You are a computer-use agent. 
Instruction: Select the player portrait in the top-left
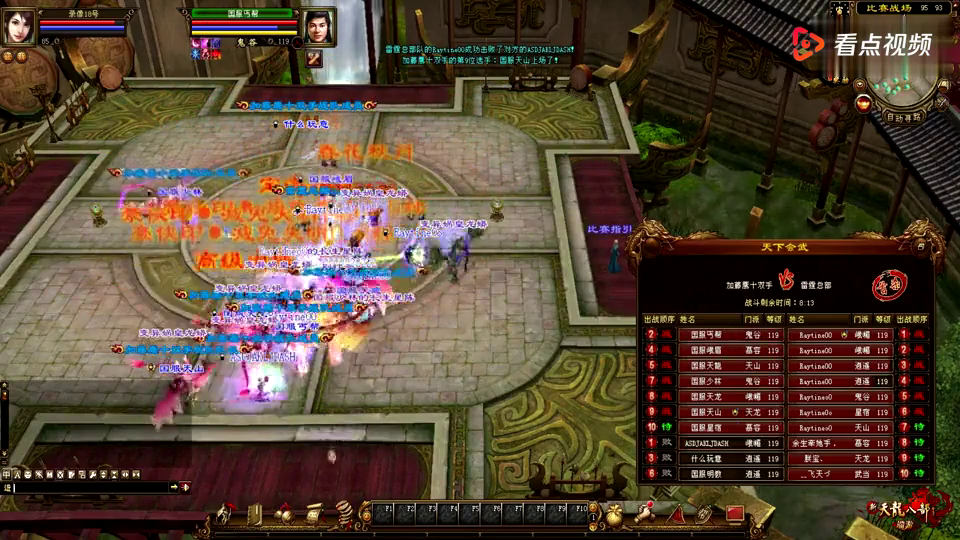(x=18, y=27)
